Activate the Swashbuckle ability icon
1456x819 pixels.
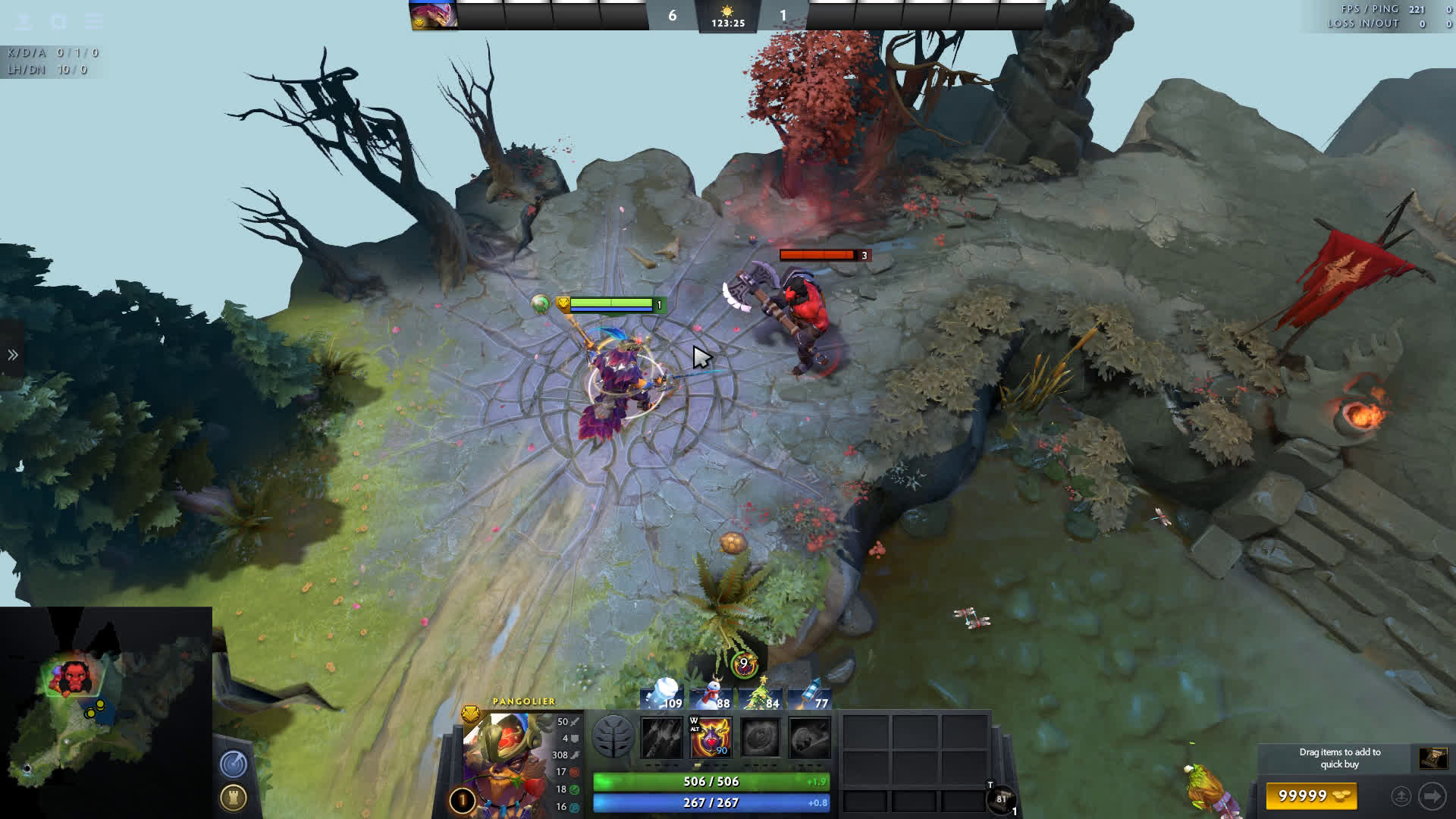(x=661, y=738)
